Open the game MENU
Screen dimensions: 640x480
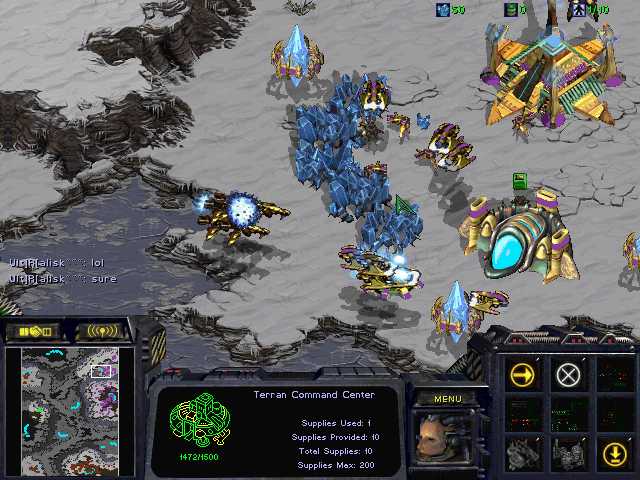point(447,399)
